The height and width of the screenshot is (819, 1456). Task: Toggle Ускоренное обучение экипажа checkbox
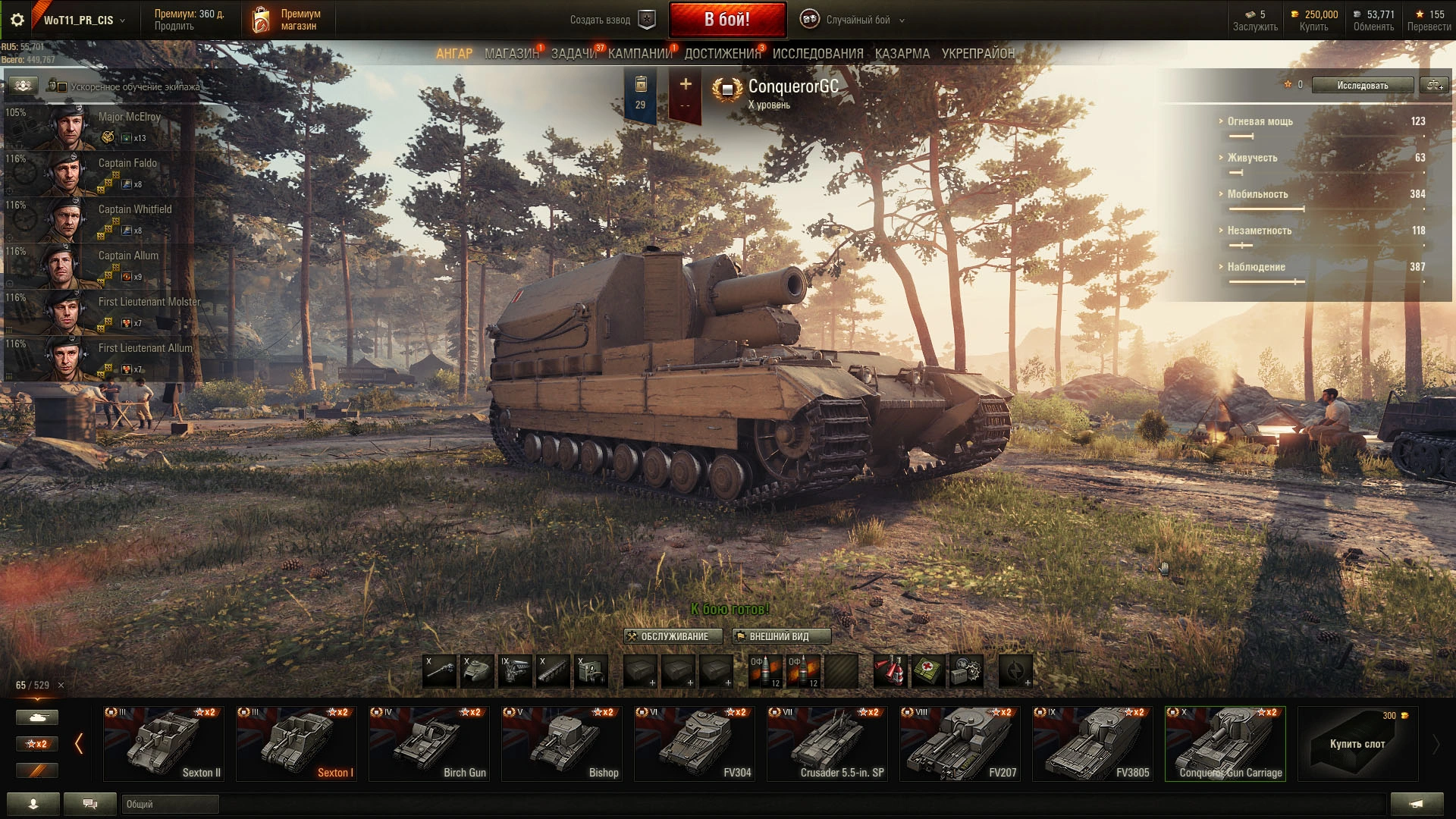point(62,87)
